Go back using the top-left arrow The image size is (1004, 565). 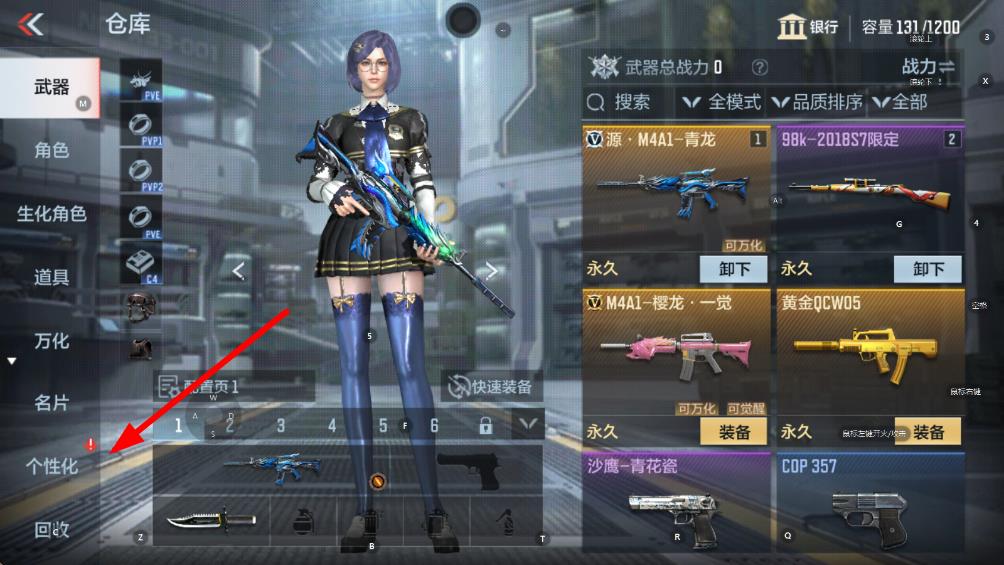tap(32, 24)
